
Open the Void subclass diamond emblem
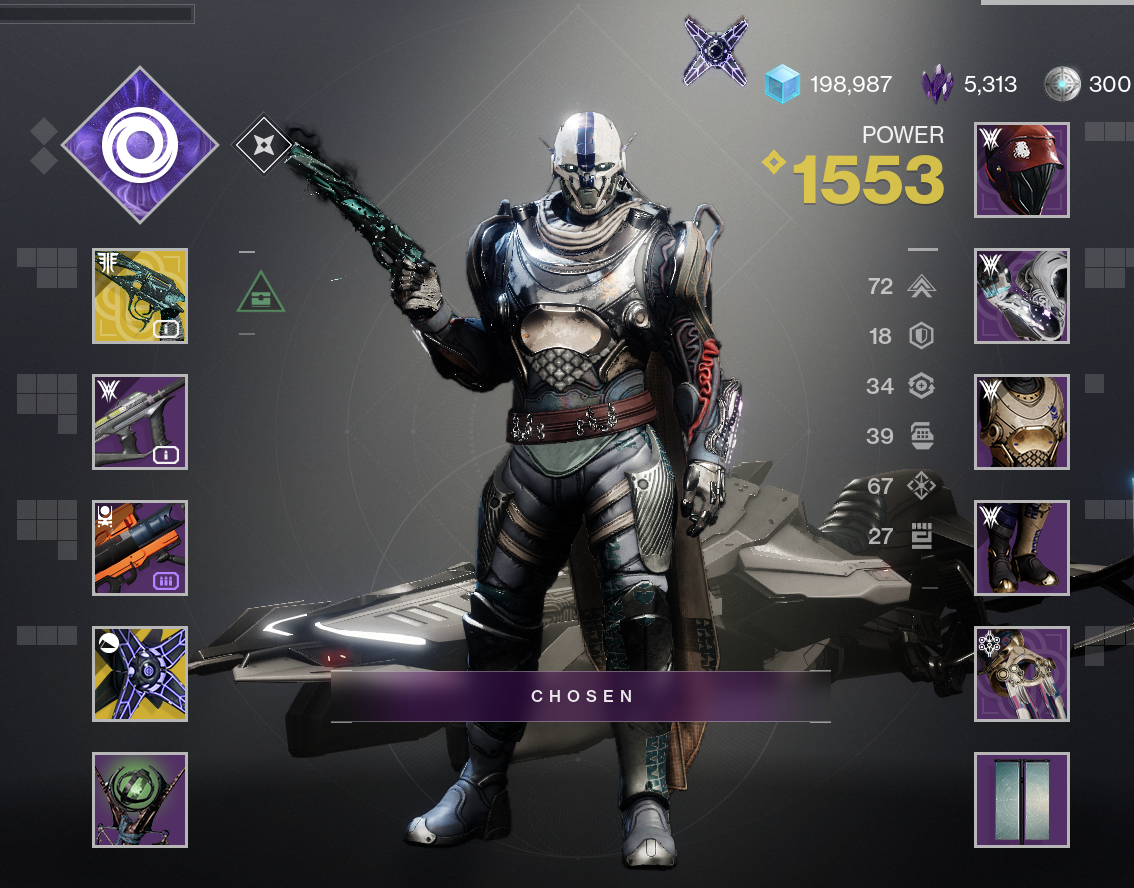[x=140, y=144]
